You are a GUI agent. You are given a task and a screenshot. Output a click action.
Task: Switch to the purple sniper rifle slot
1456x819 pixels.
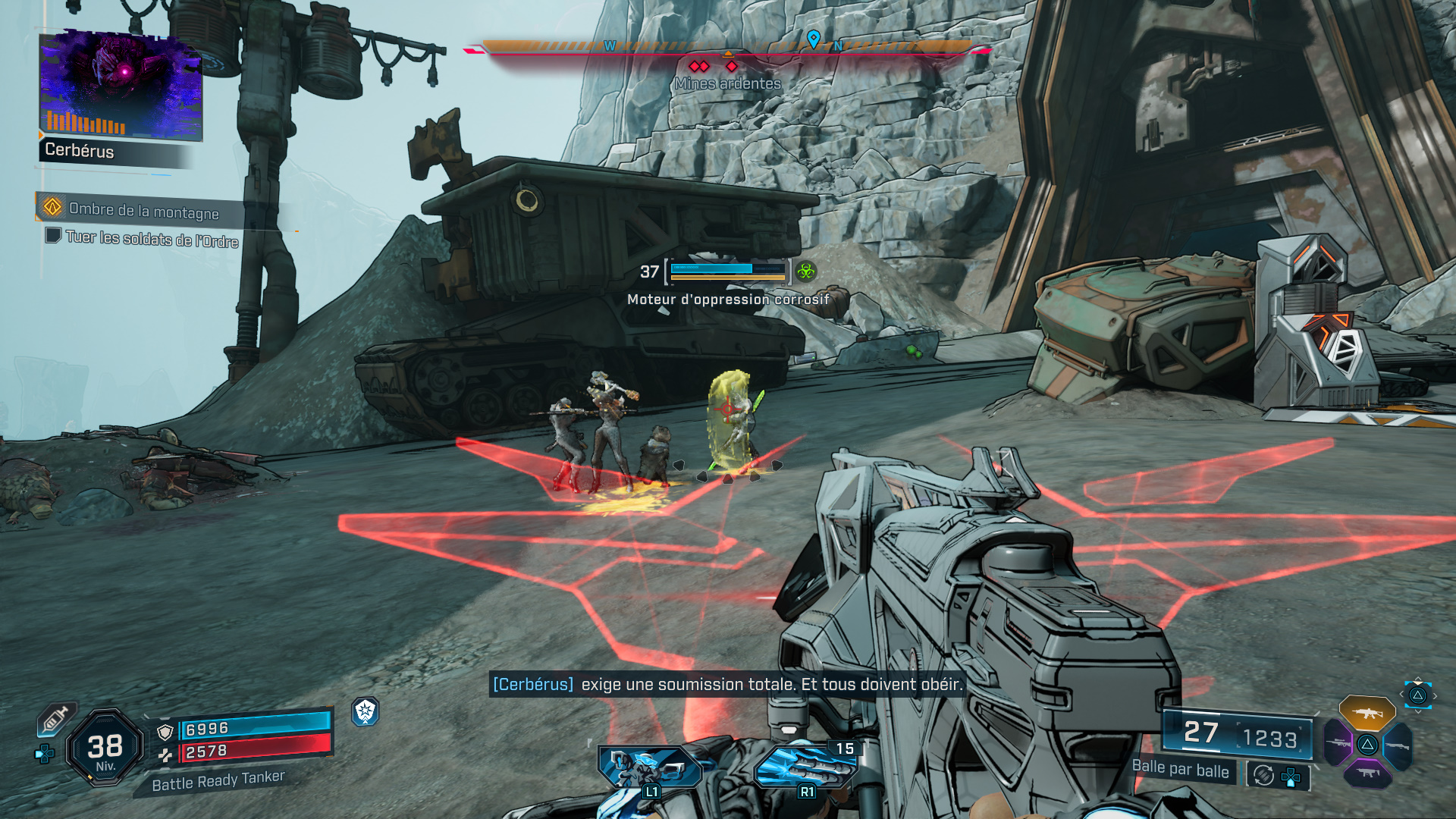coord(1338,742)
